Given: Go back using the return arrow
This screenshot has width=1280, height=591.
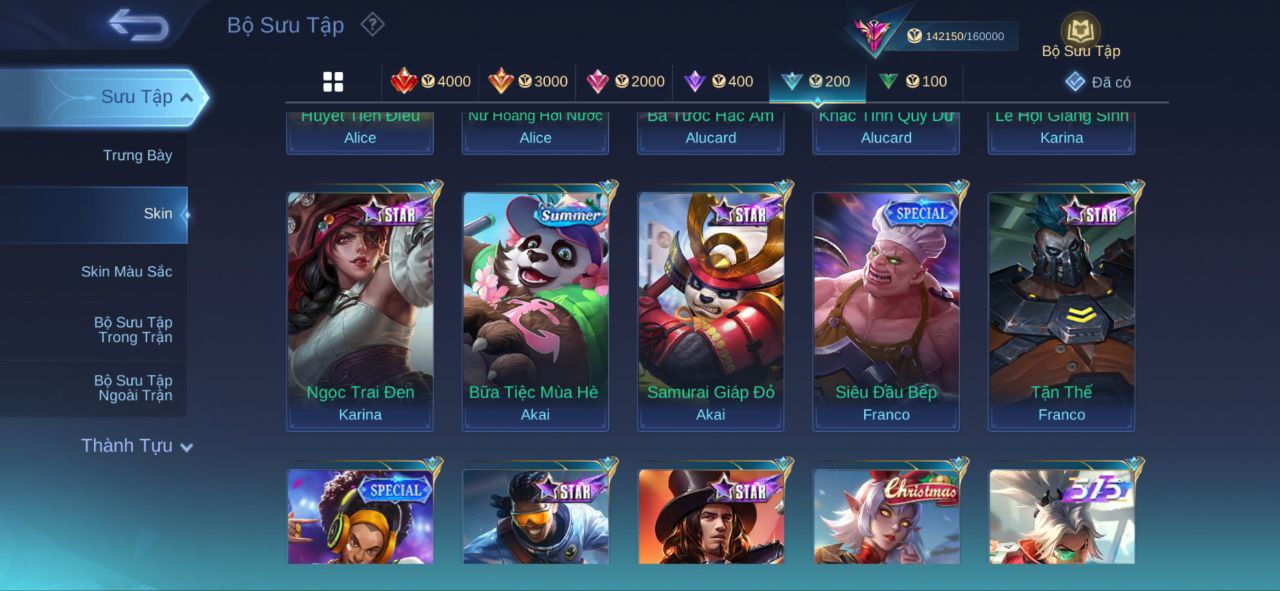Looking at the screenshot, I should (138, 25).
